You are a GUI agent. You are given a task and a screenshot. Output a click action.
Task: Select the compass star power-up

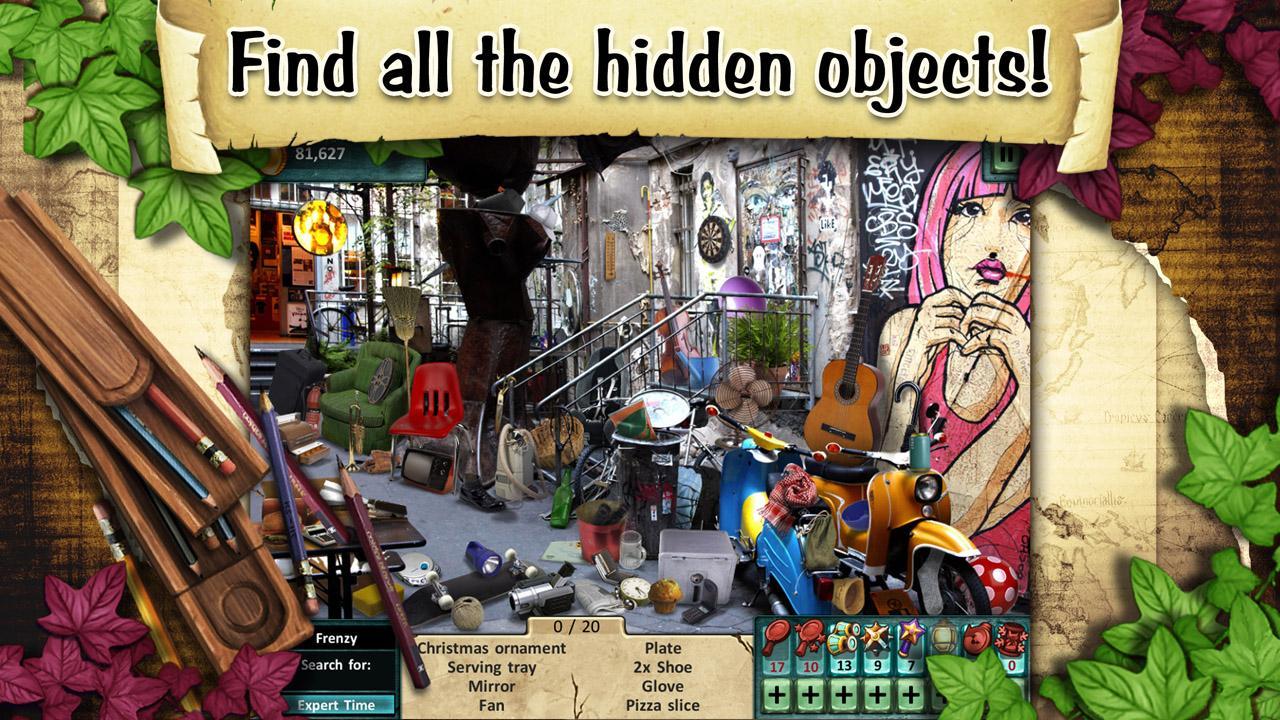[875, 637]
